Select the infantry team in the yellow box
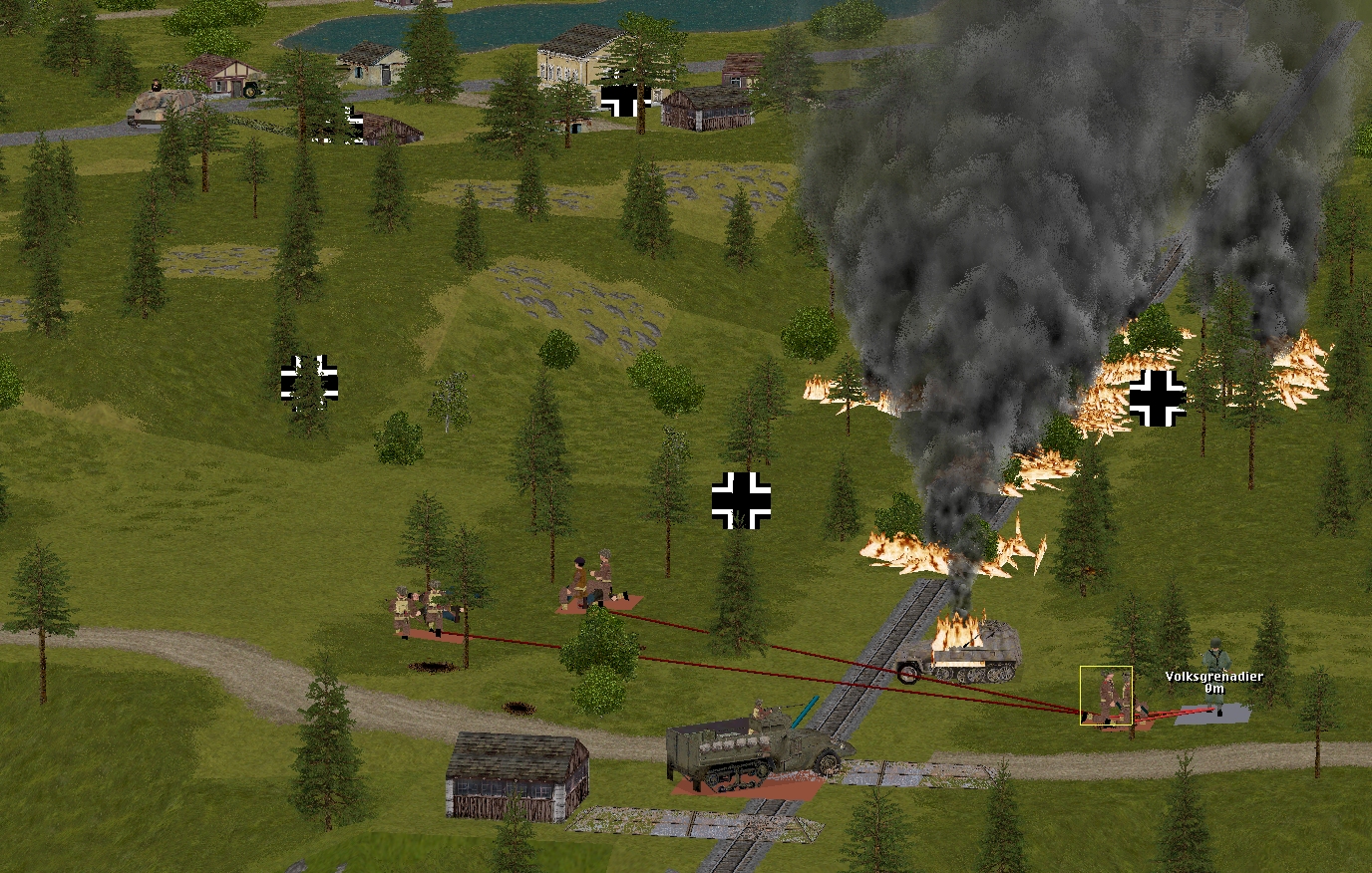The image size is (1372, 873). tap(1107, 696)
